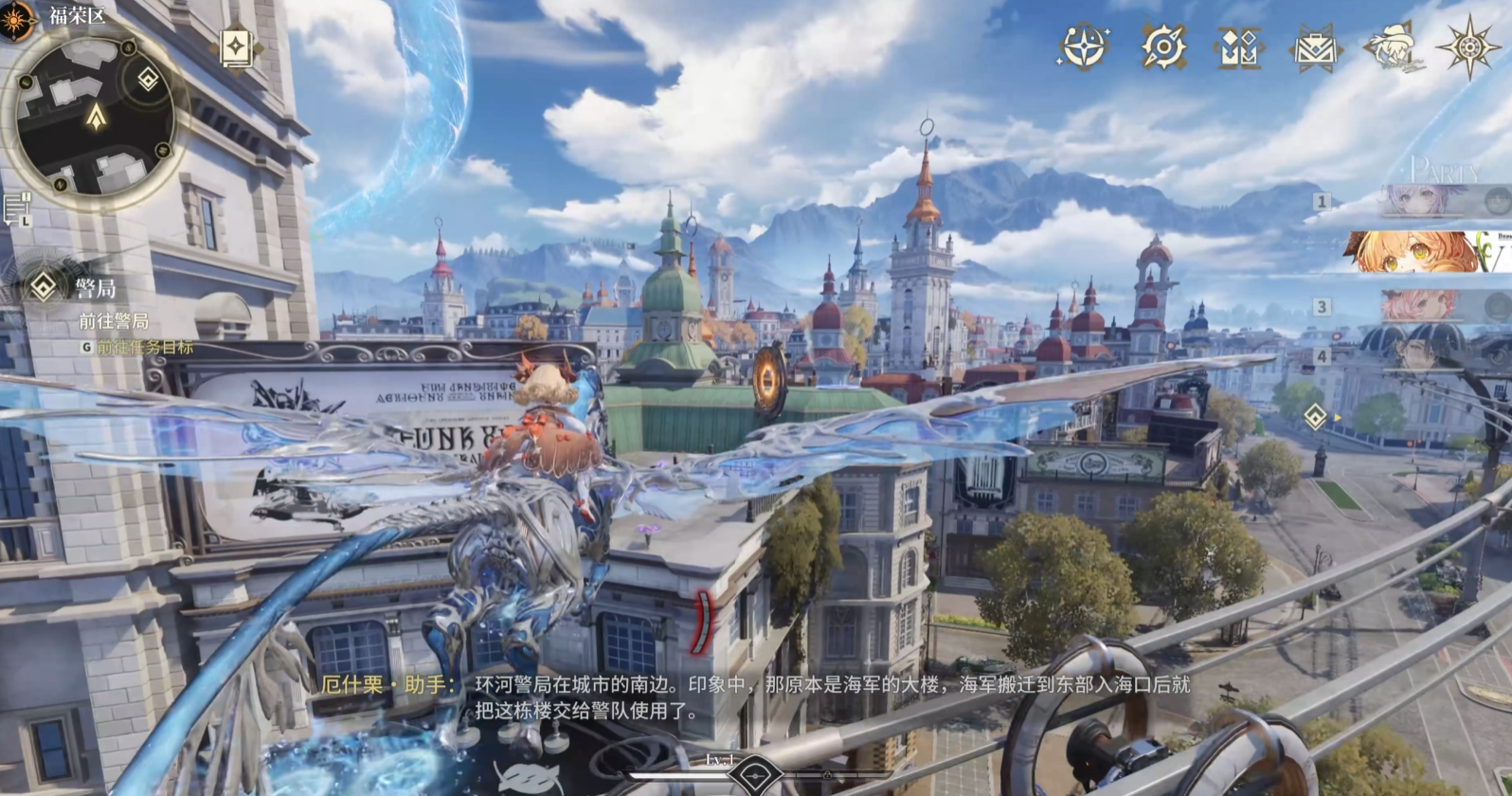Open the circular minimap
The width and height of the screenshot is (1512, 796).
(96, 116)
